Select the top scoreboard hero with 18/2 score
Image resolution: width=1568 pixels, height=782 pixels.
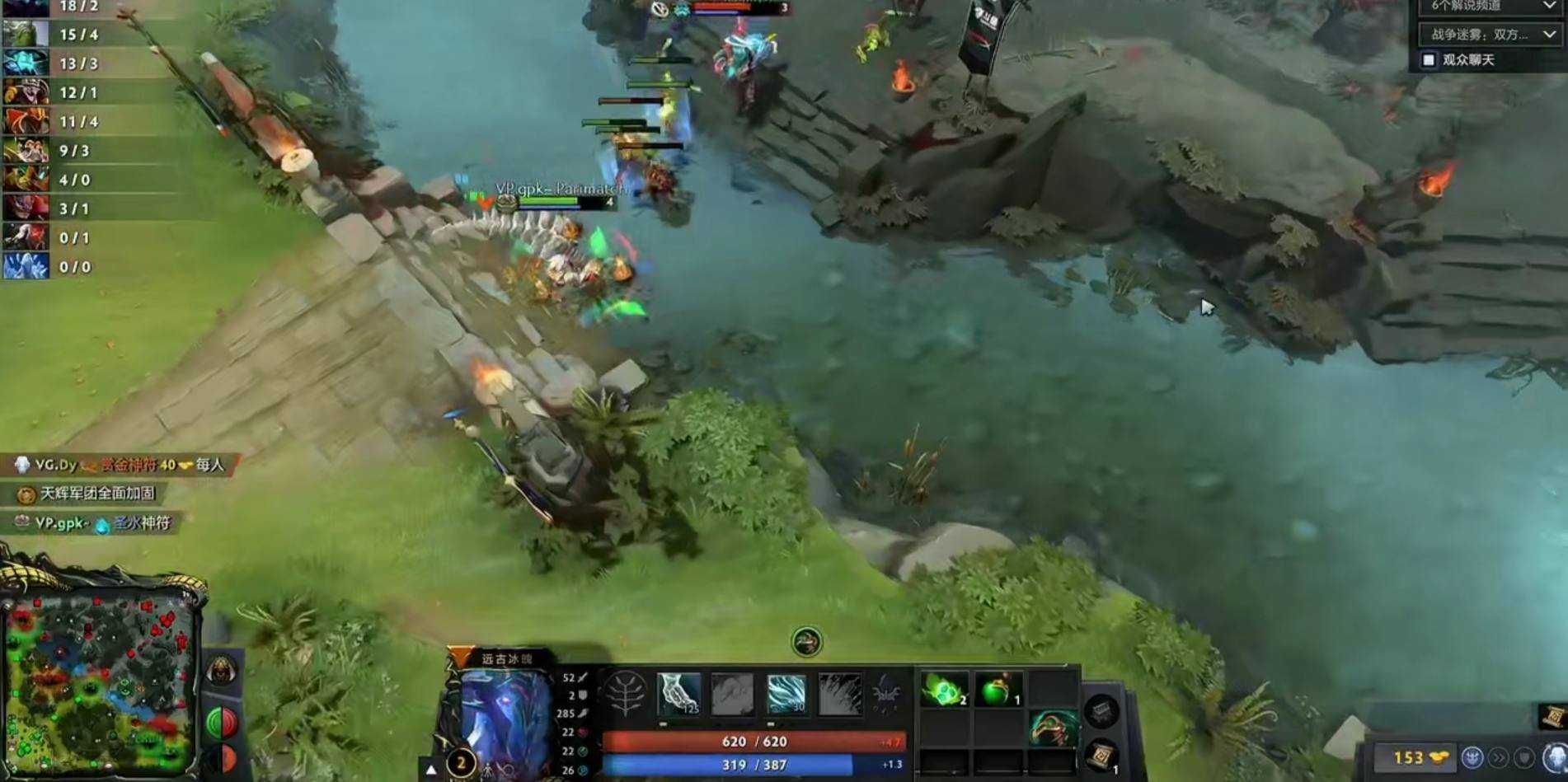click(25, 7)
